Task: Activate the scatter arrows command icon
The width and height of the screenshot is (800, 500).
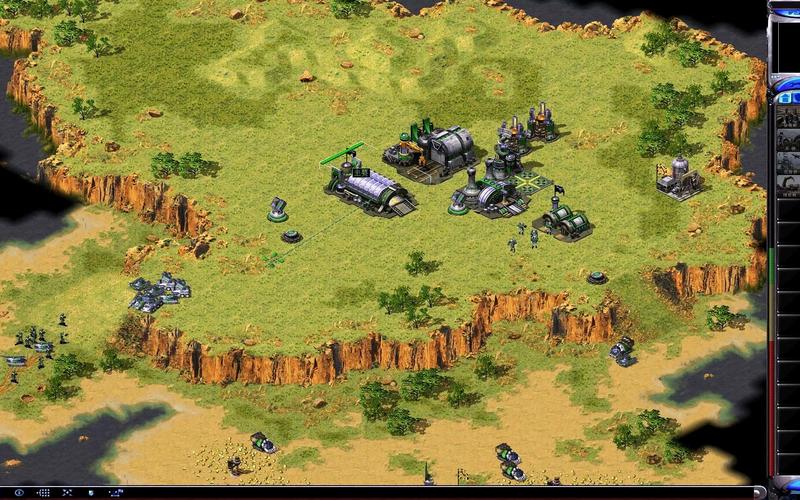Action: point(67,492)
